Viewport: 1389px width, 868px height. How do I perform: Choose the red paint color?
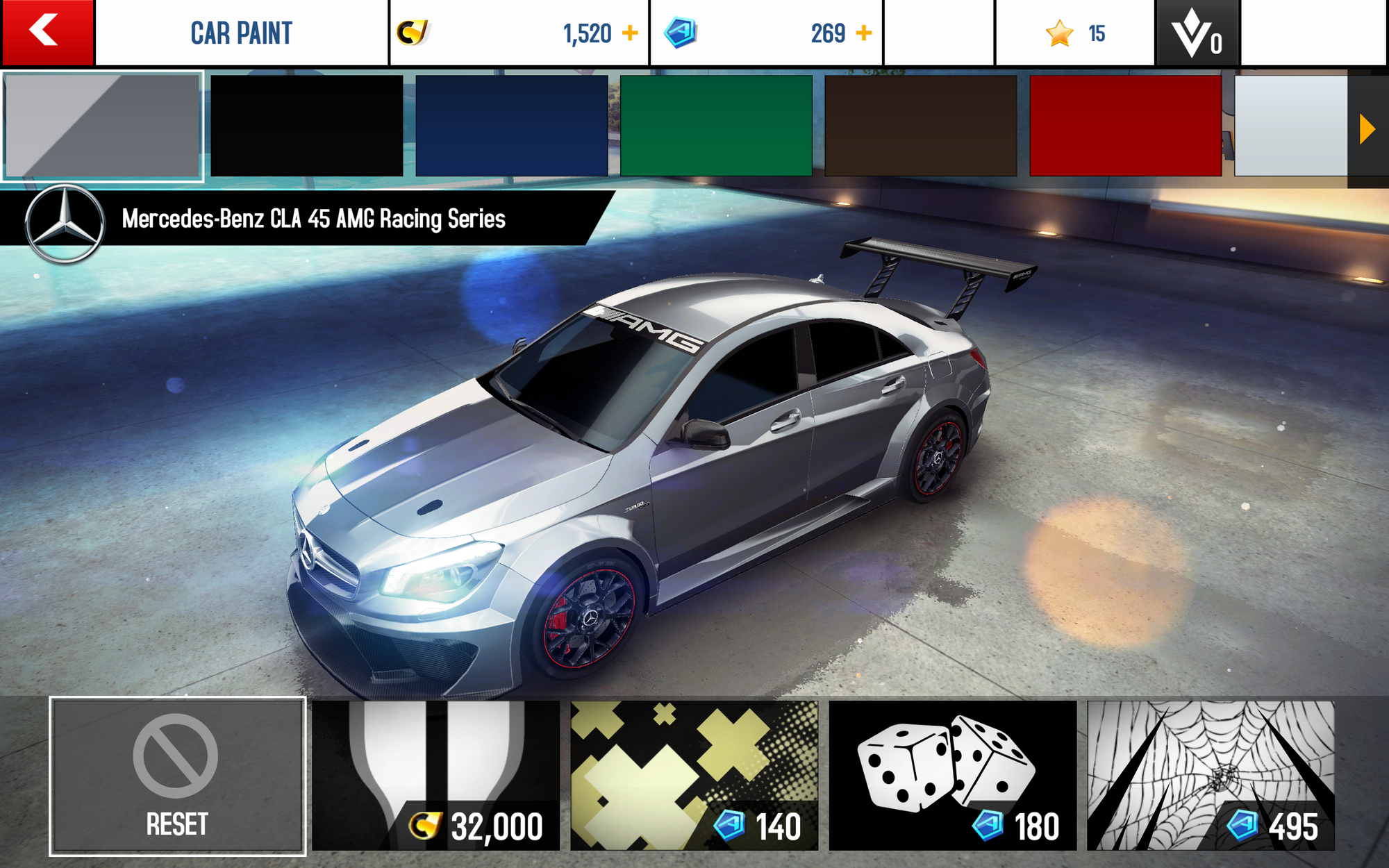(x=1125, y=126)
